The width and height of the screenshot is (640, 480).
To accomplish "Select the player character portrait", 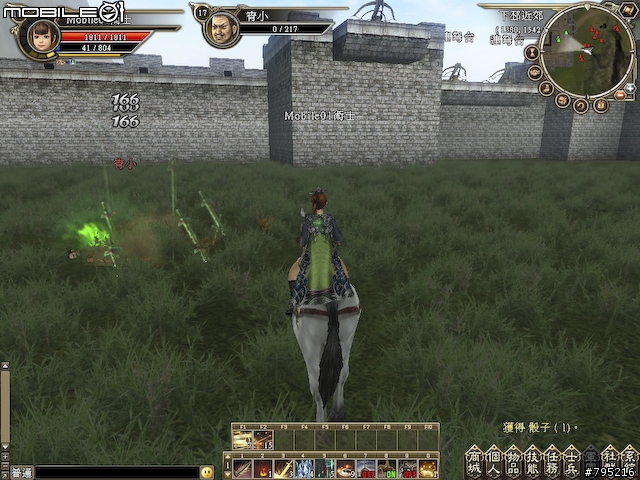I will coord(40,36).
